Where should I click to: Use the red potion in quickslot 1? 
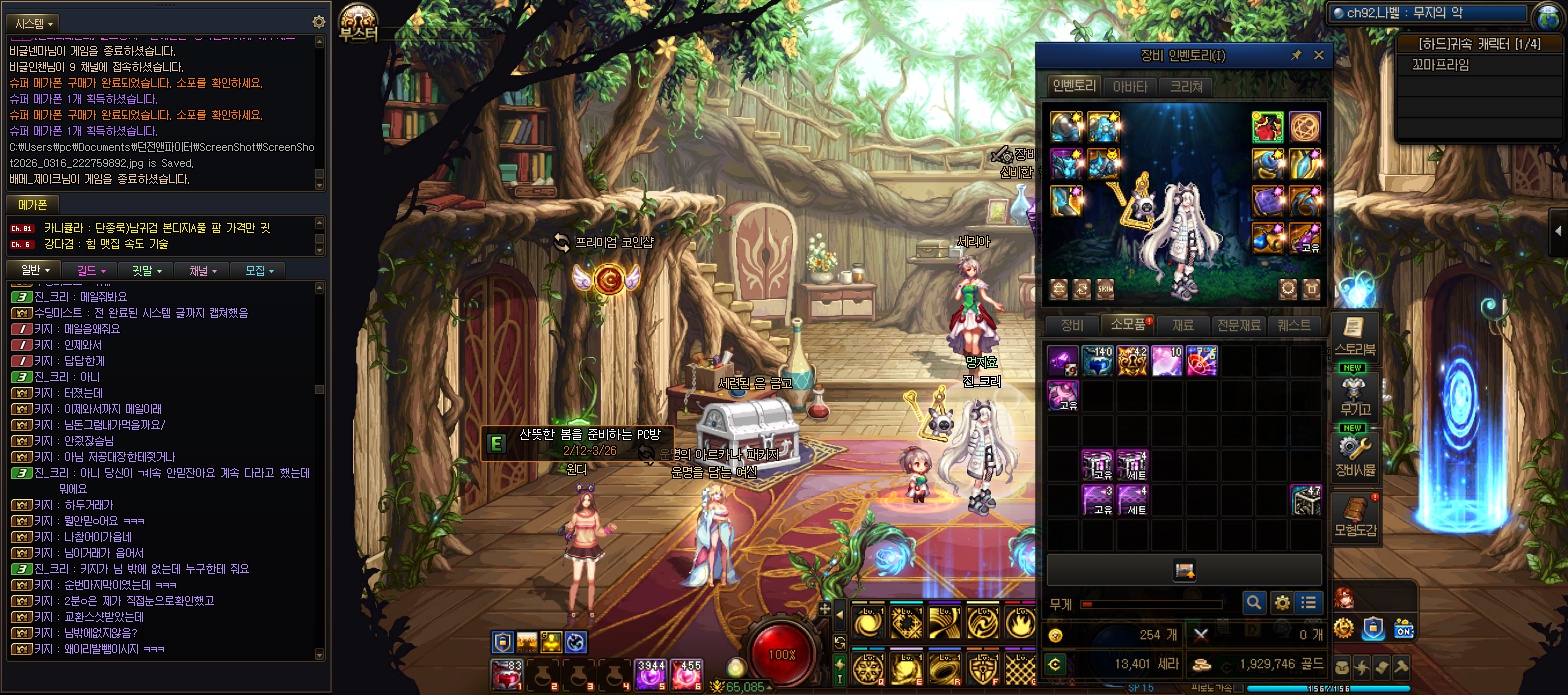tap(507, 675)
